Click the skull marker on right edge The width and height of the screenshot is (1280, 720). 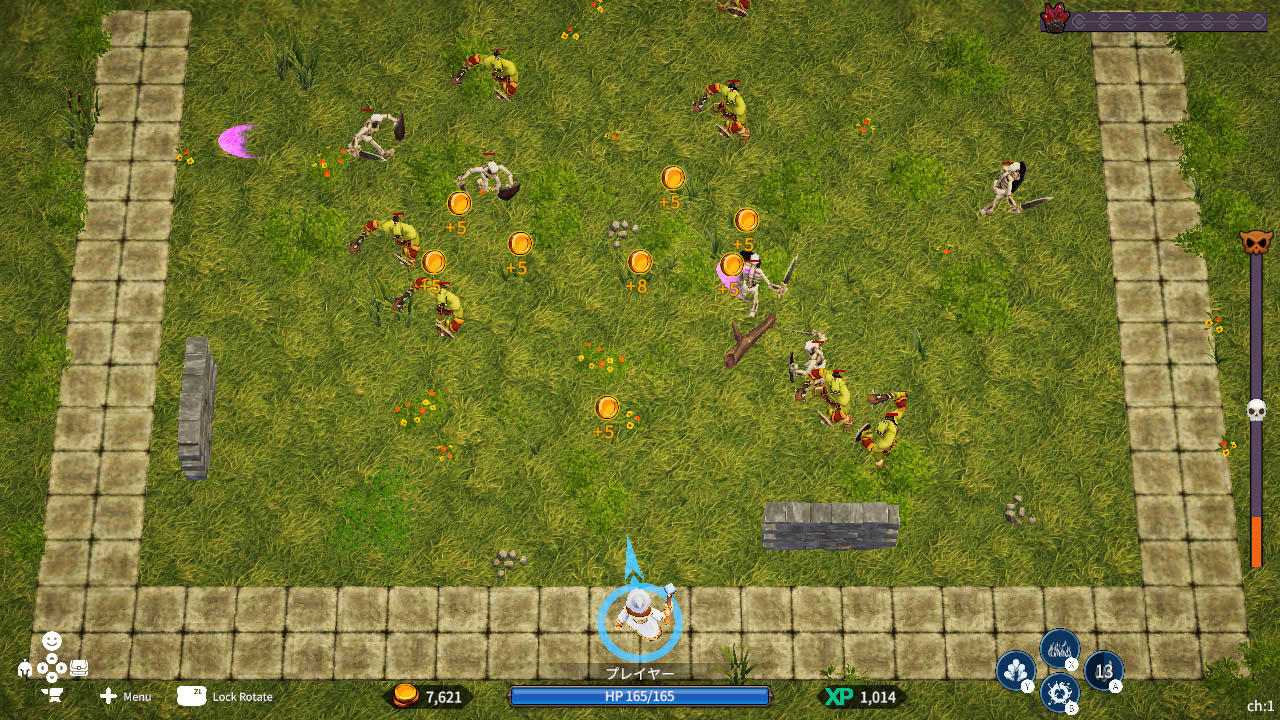point(1258,409)
